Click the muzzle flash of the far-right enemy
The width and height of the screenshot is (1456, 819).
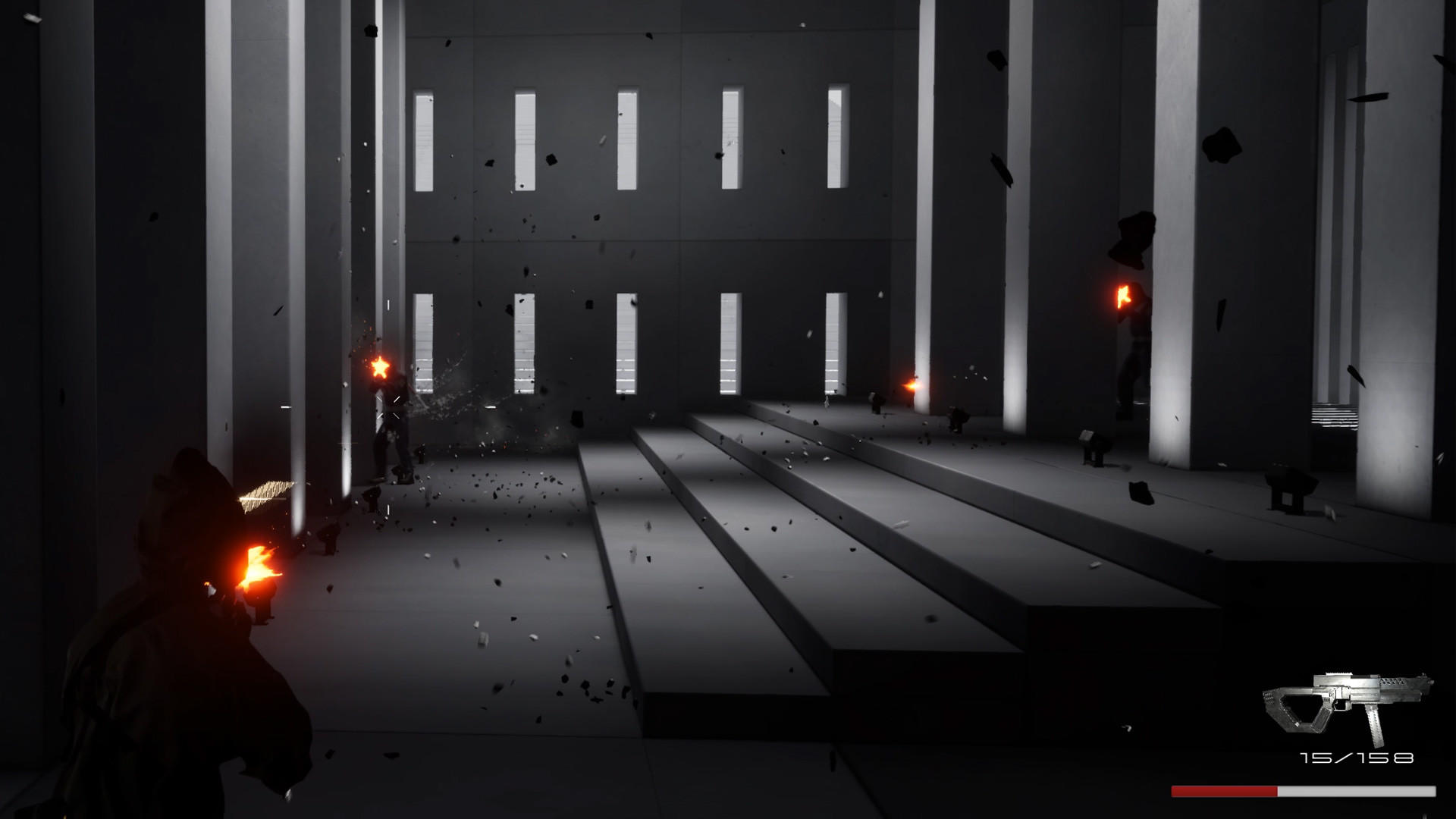pos(1122,296)
